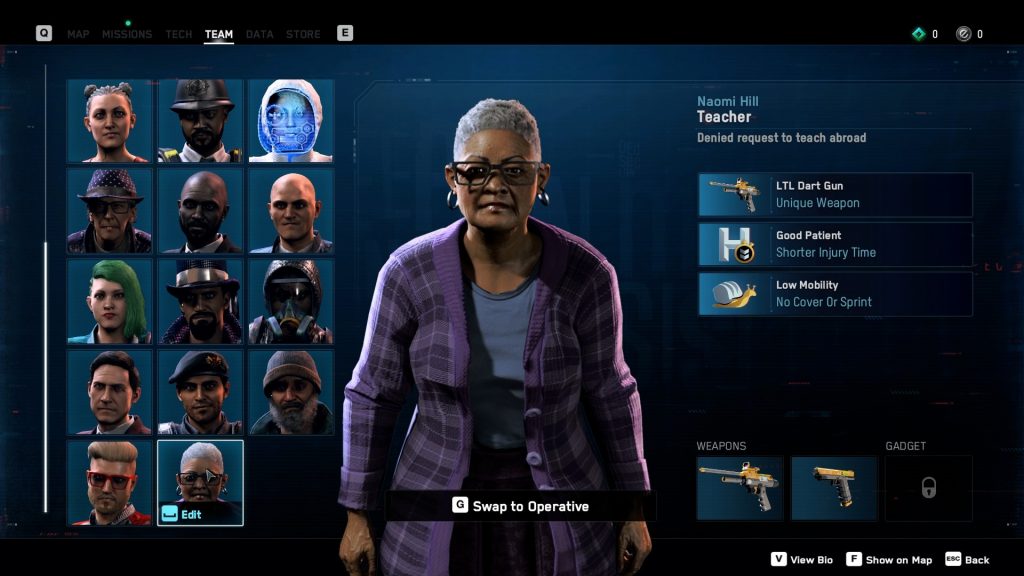Swap to Operative Naomi Hill
The image size is (1024, 576).
click(x=520, y=506)
